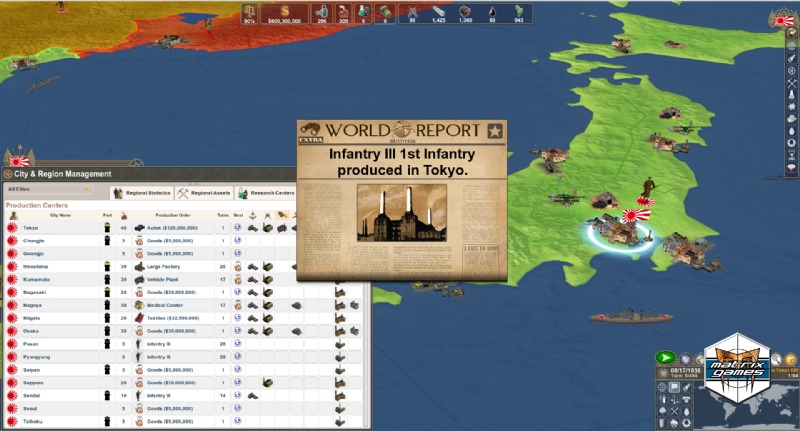The width and height of the screenshot is (800, 431).
Task: Select the flag map filter icon
Action: [675, 388]
